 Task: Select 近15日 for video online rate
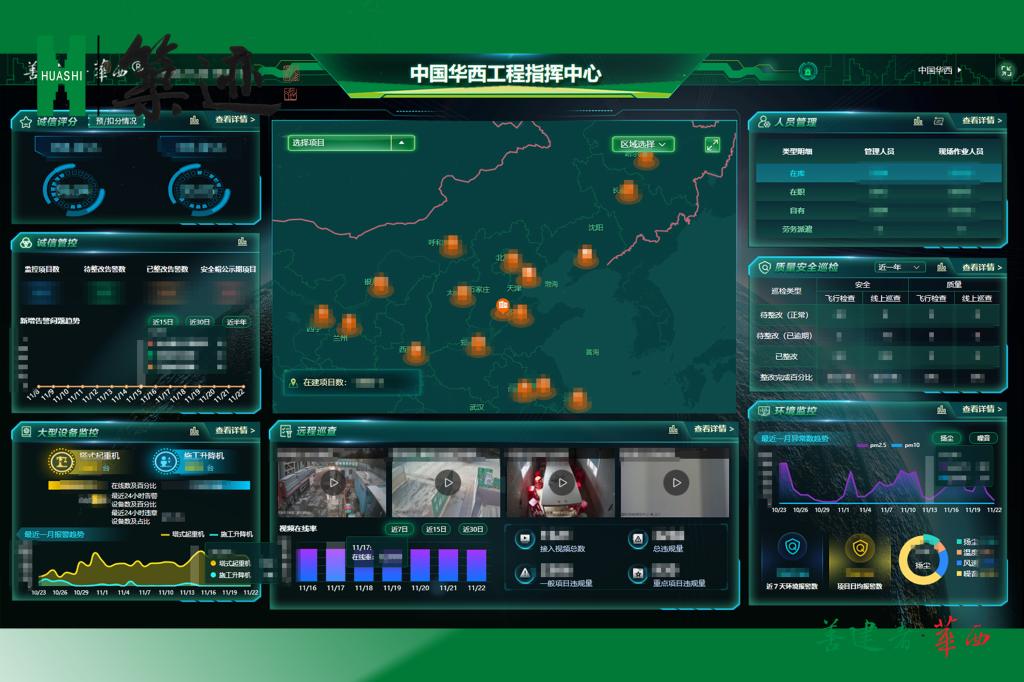436,529
